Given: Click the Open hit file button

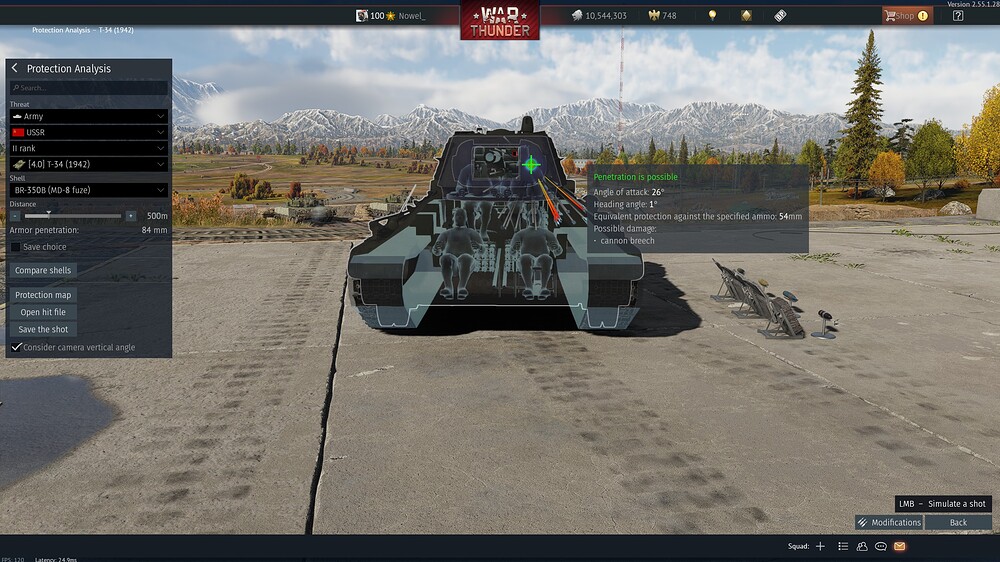Looking at the screenshot, I should 43,312.
